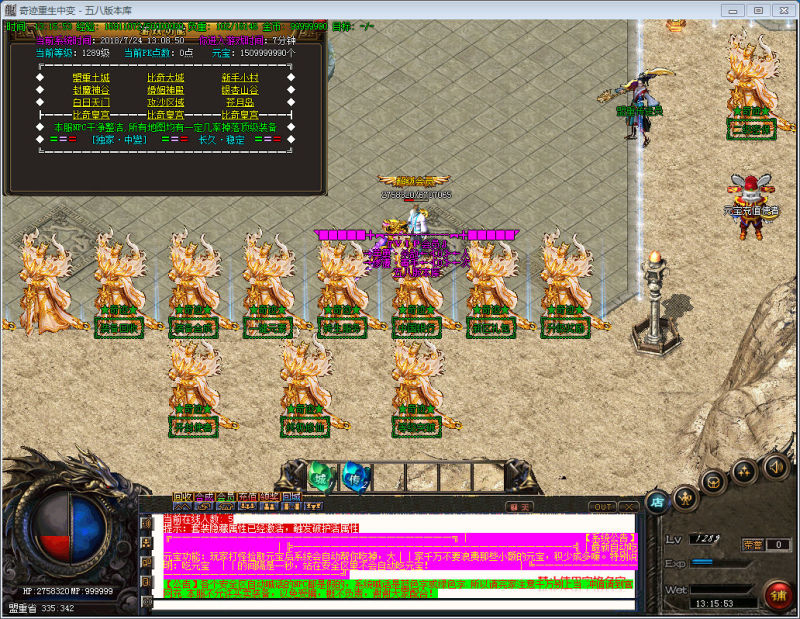The image size is (800, 619).
Task: Switch to the first chat channel tab
Action: (182, 497)
